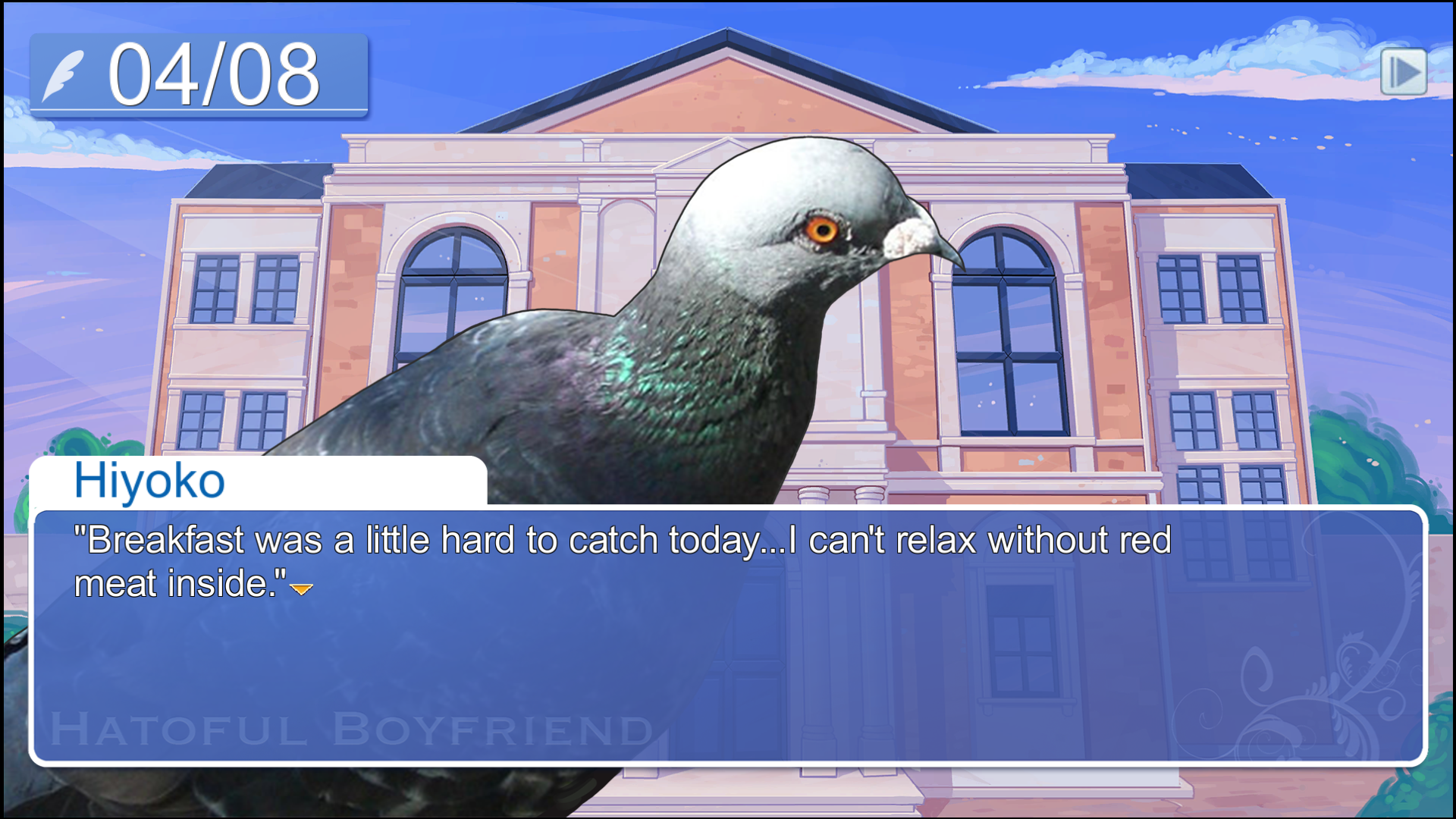Screen dimensions: 1456x819
Task: Select the 04/08 date display
Action: pyautogui.click(x=216, y=72)
